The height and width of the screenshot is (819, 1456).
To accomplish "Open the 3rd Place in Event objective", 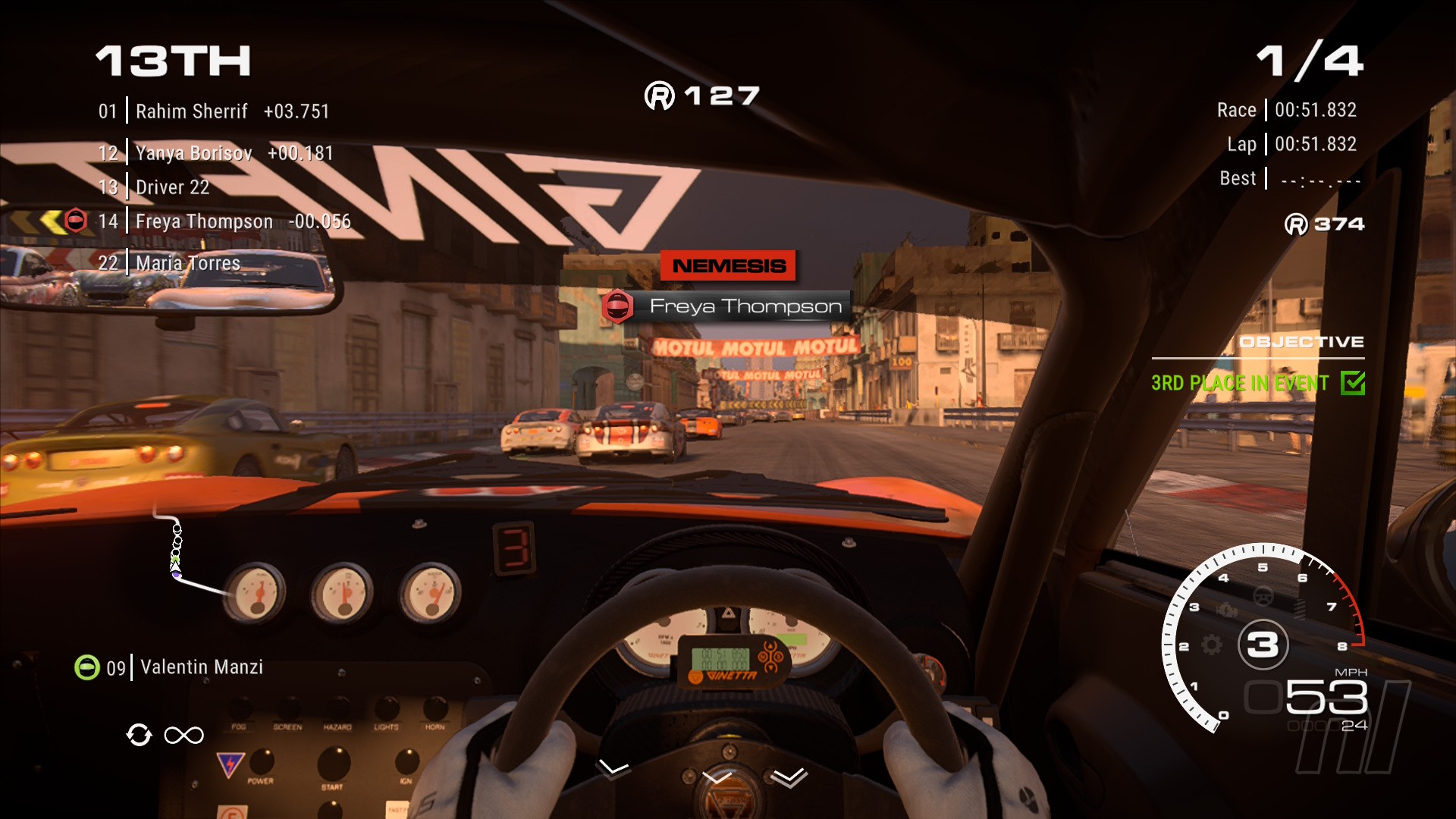I will tap(1239, 383).
